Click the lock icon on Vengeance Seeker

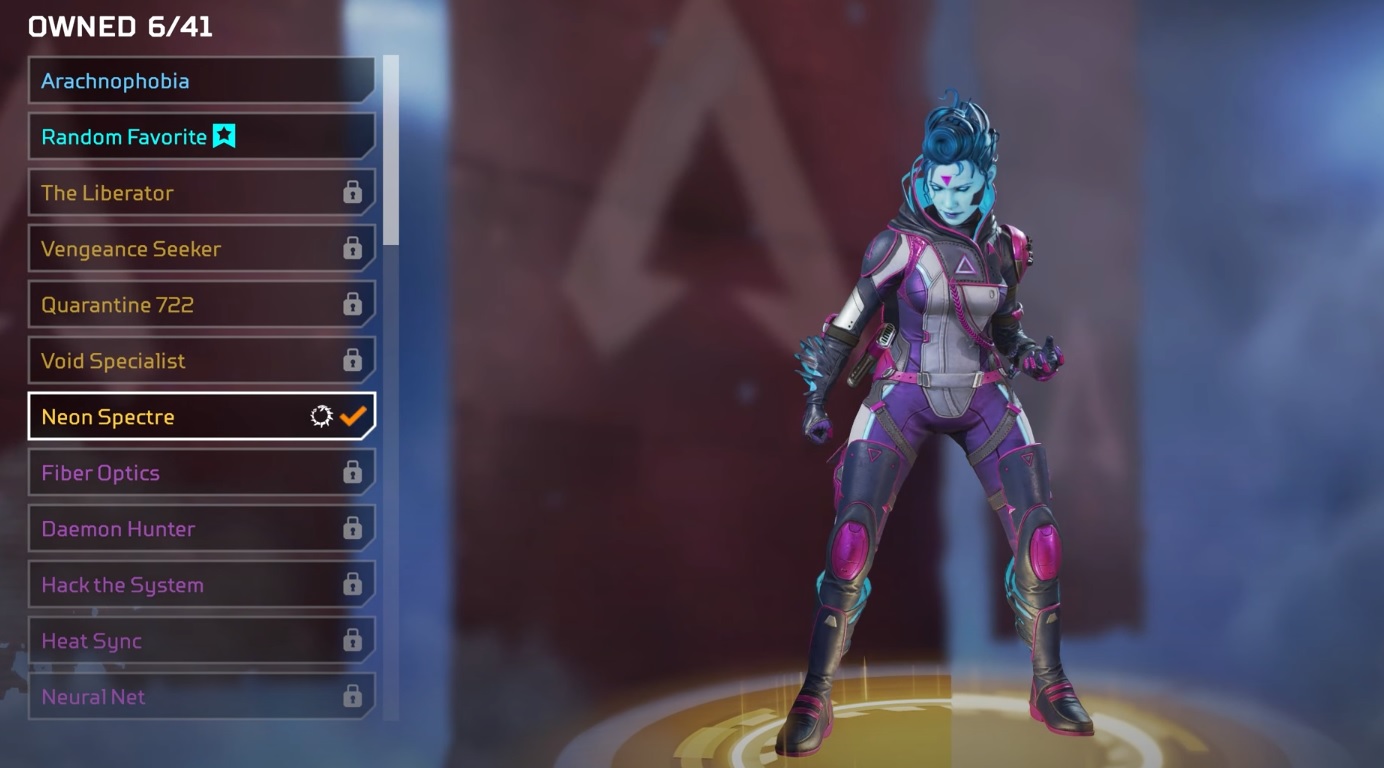point(353,249)
